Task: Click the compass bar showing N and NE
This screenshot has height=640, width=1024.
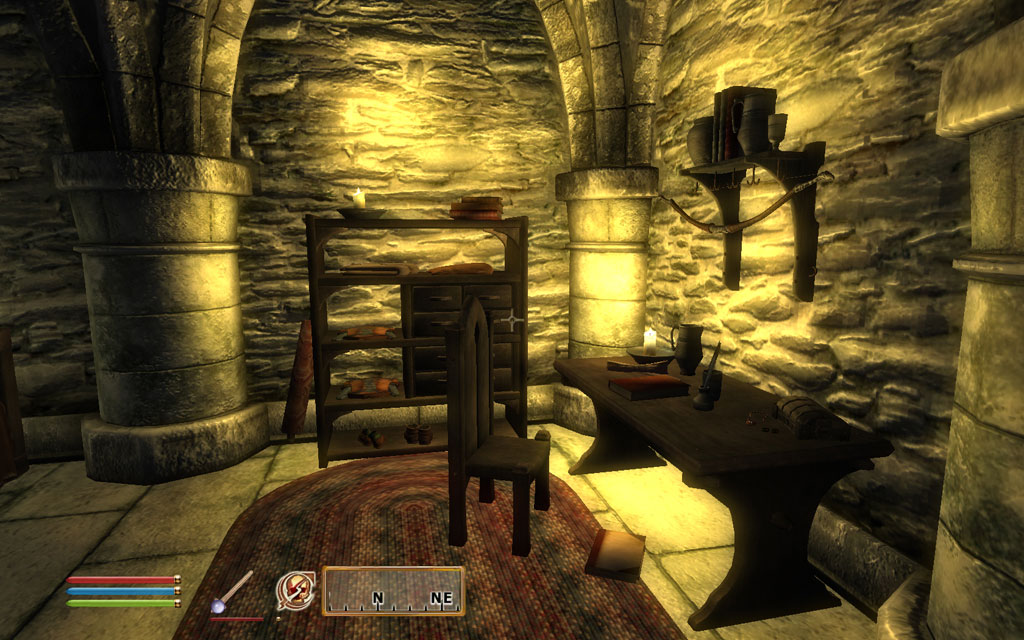Action: [393, 591]
